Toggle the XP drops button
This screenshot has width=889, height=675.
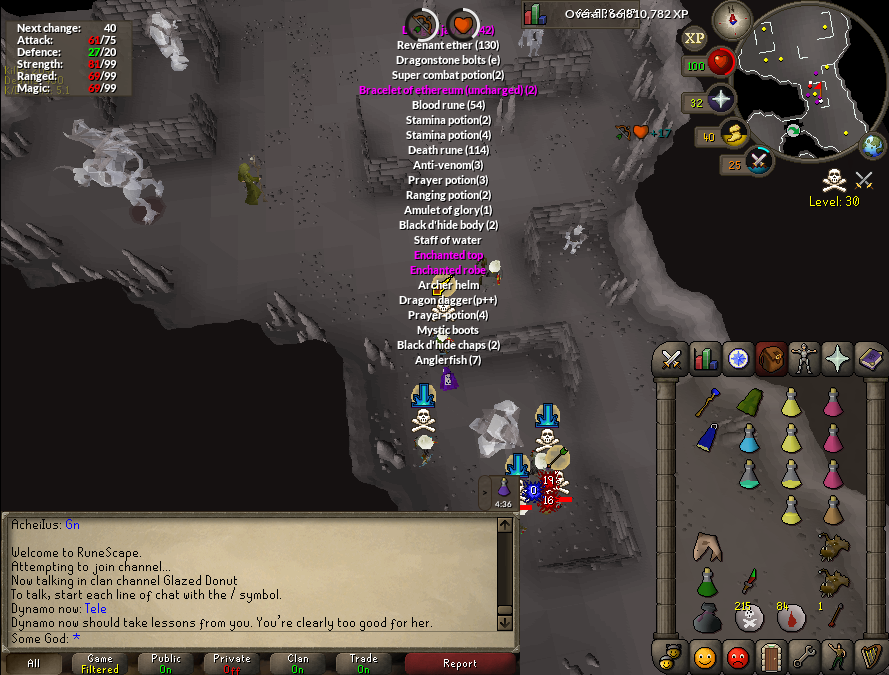[693, 38]
